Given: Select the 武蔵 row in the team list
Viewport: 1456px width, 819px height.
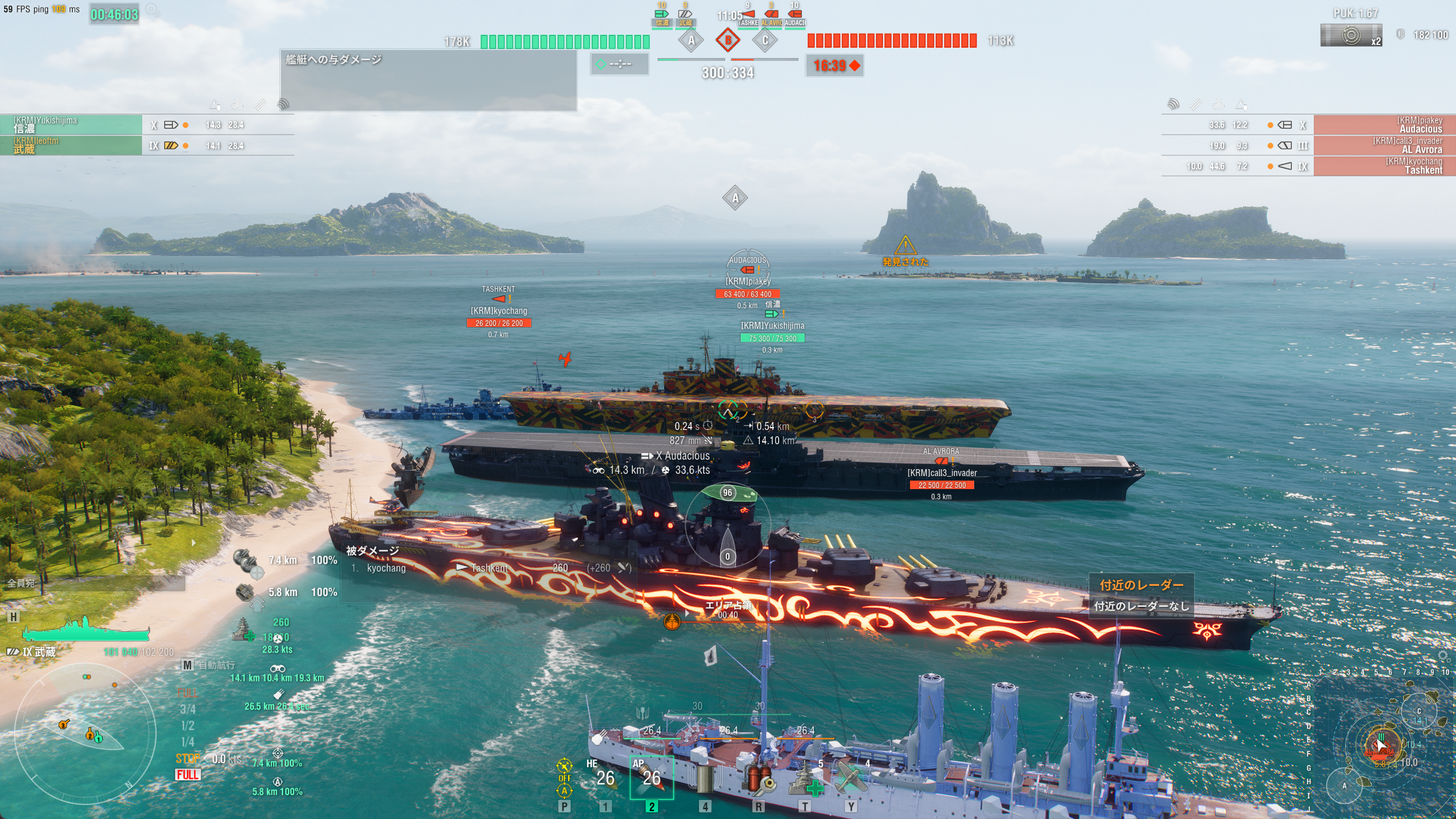Looking at the screenshot, I should 71,145.
